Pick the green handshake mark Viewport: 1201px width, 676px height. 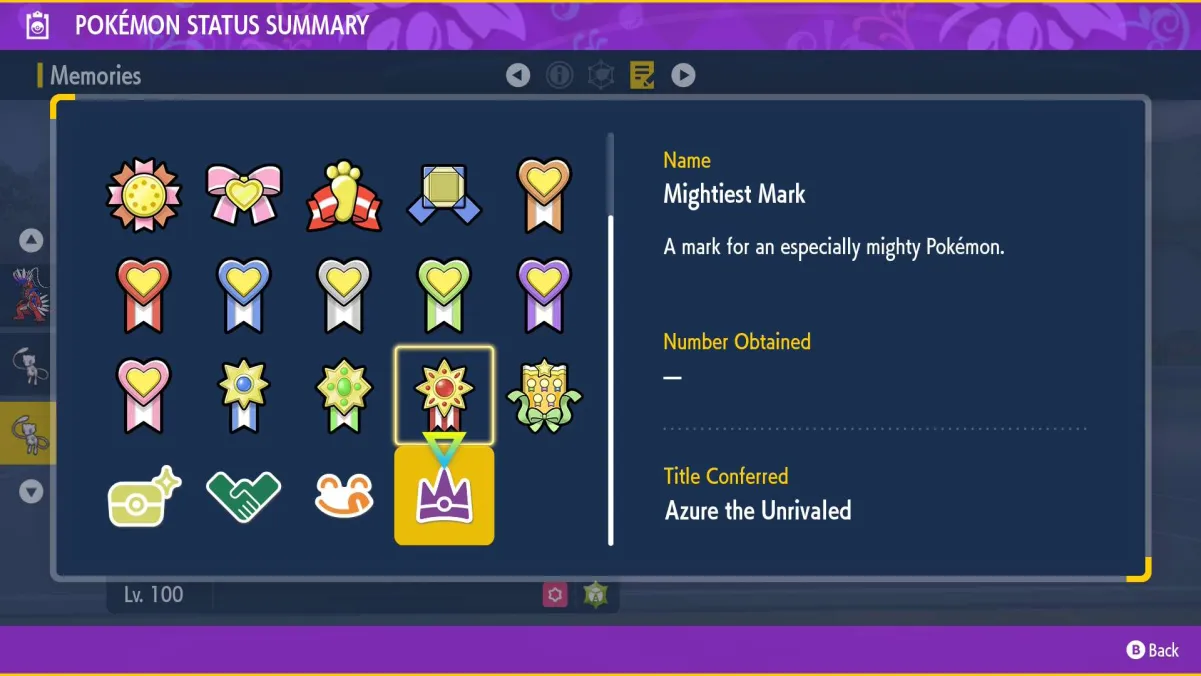point(243,495)
